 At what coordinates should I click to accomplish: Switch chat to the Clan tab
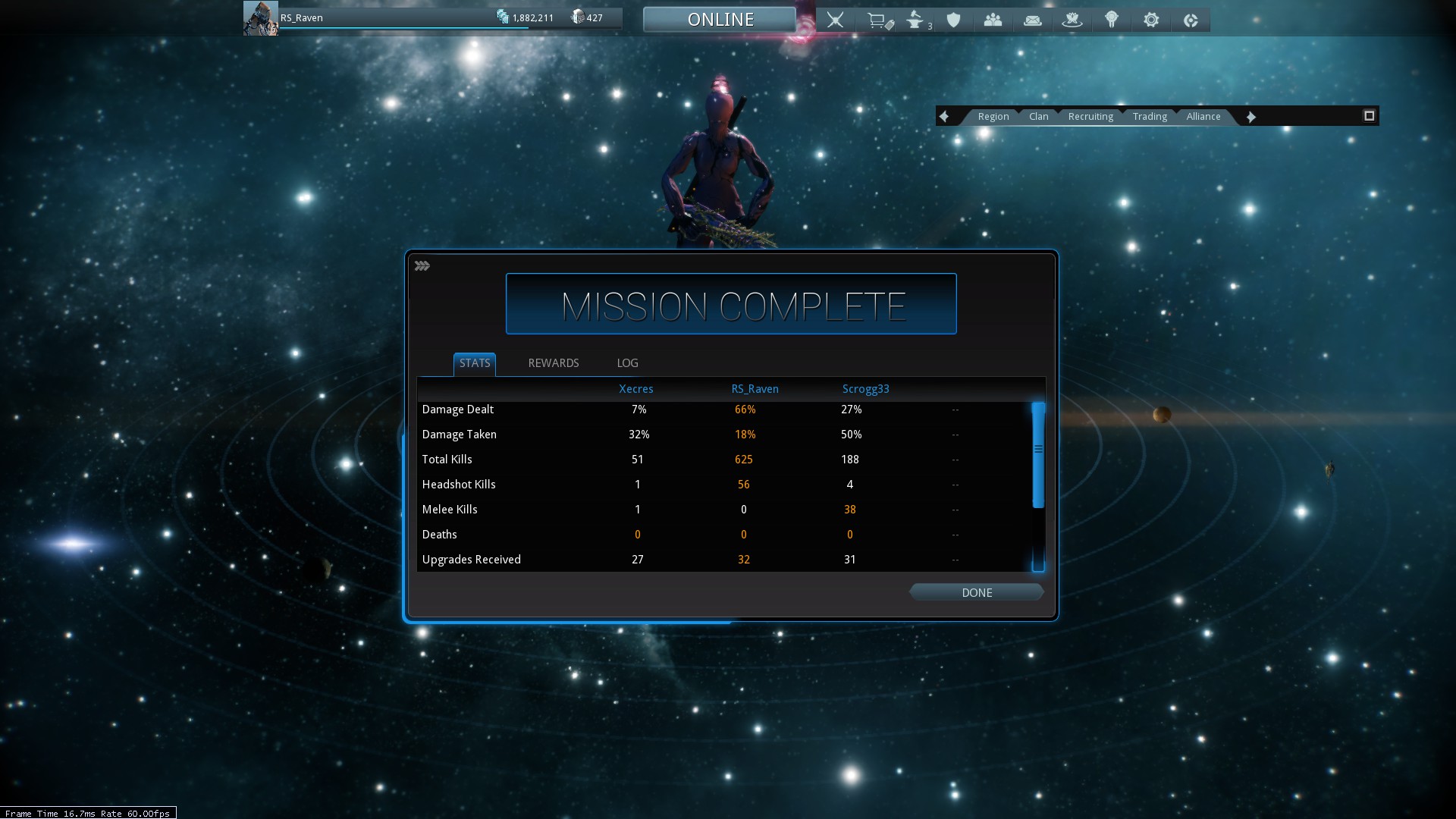pos(1038,117)
